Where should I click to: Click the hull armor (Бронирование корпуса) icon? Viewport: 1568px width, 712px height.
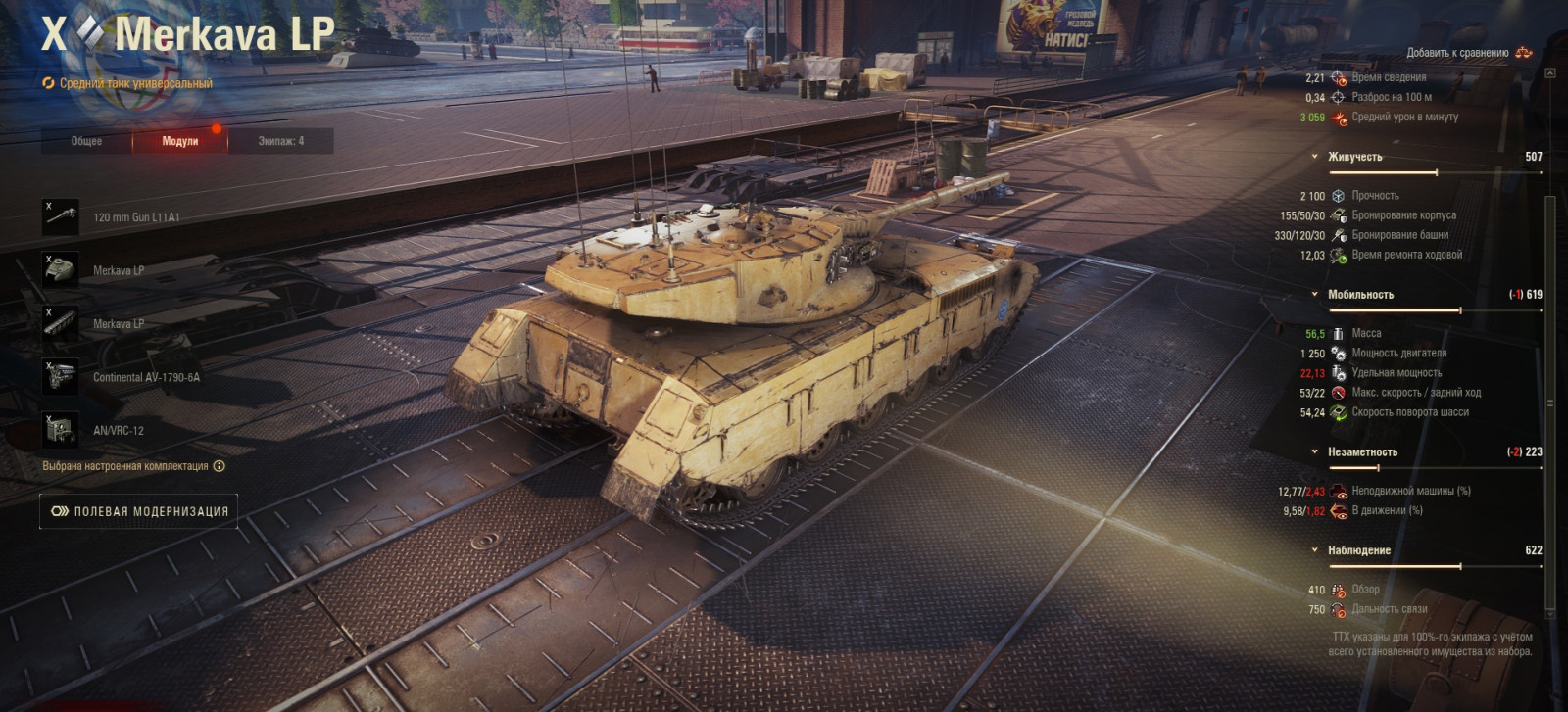[x=1337, y=215]
